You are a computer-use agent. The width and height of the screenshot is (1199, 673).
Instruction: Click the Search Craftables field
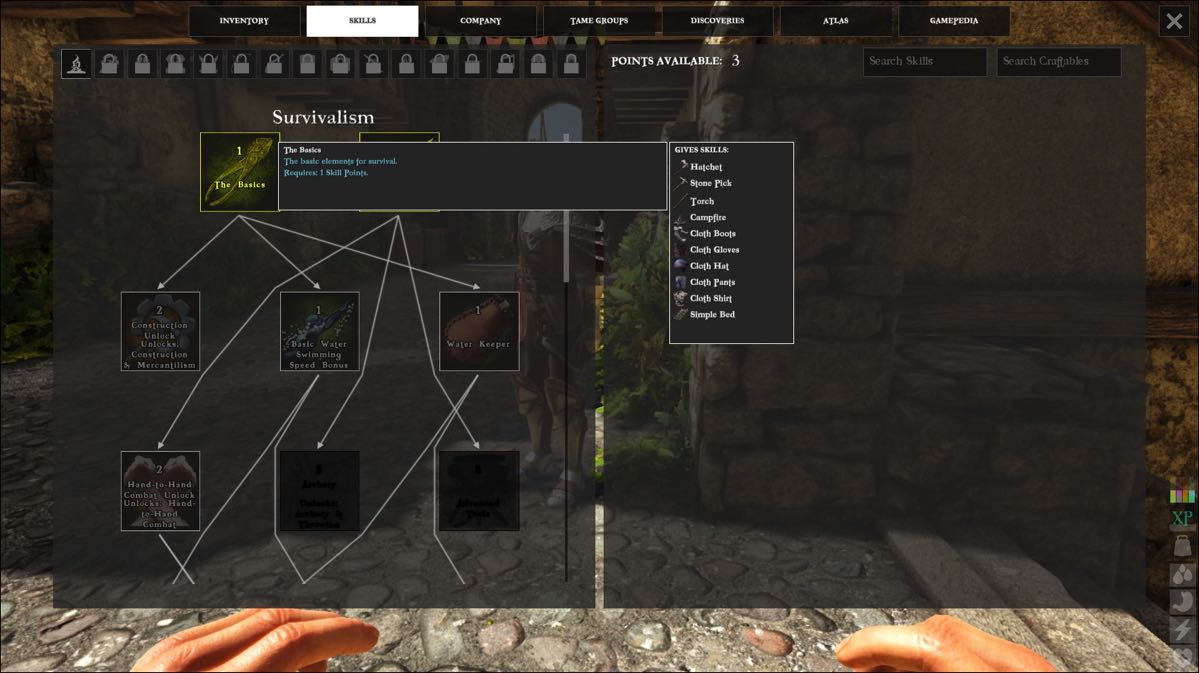click(1058, 62)
